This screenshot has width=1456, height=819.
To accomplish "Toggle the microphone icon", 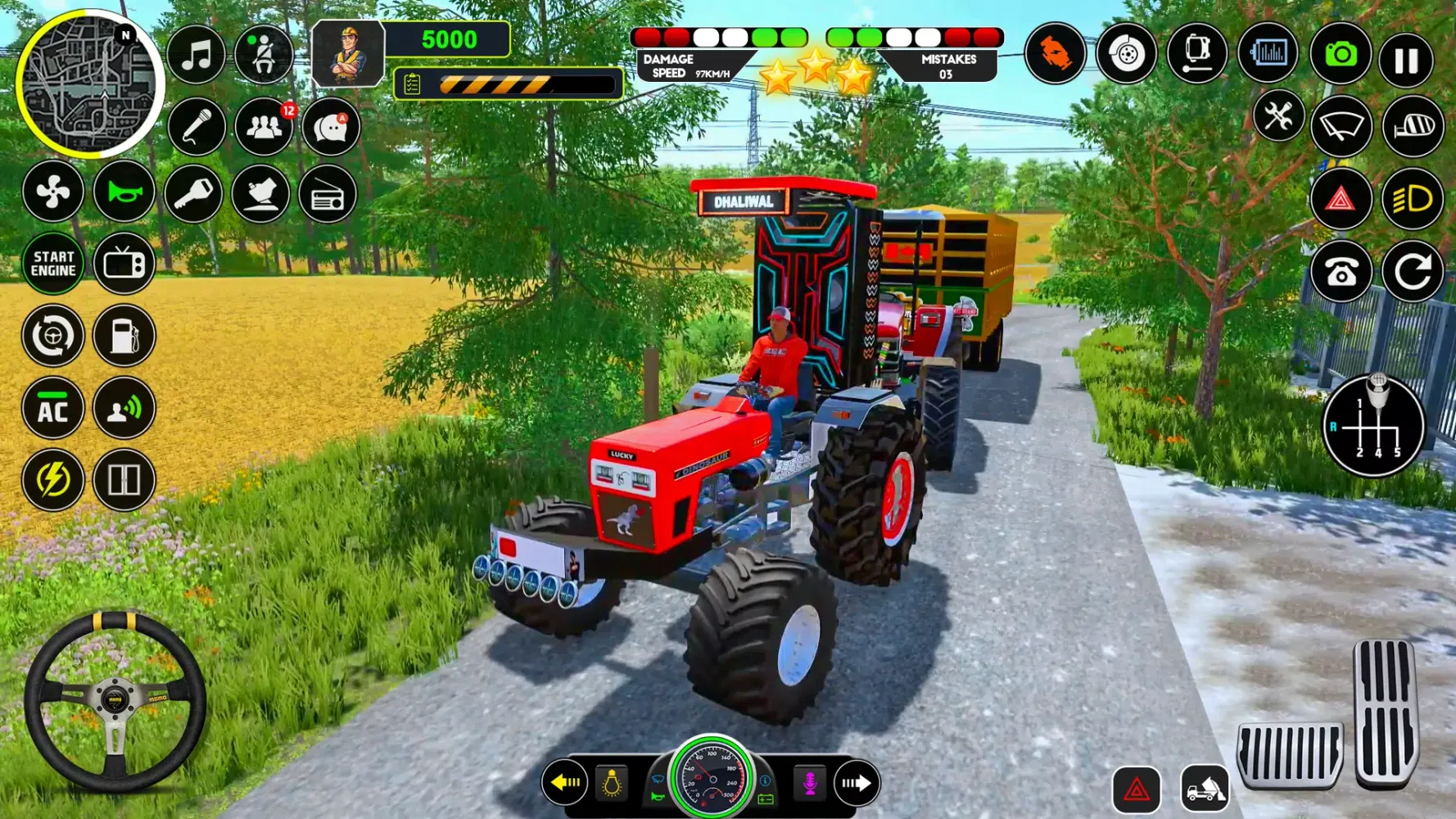I will [196, 127].
